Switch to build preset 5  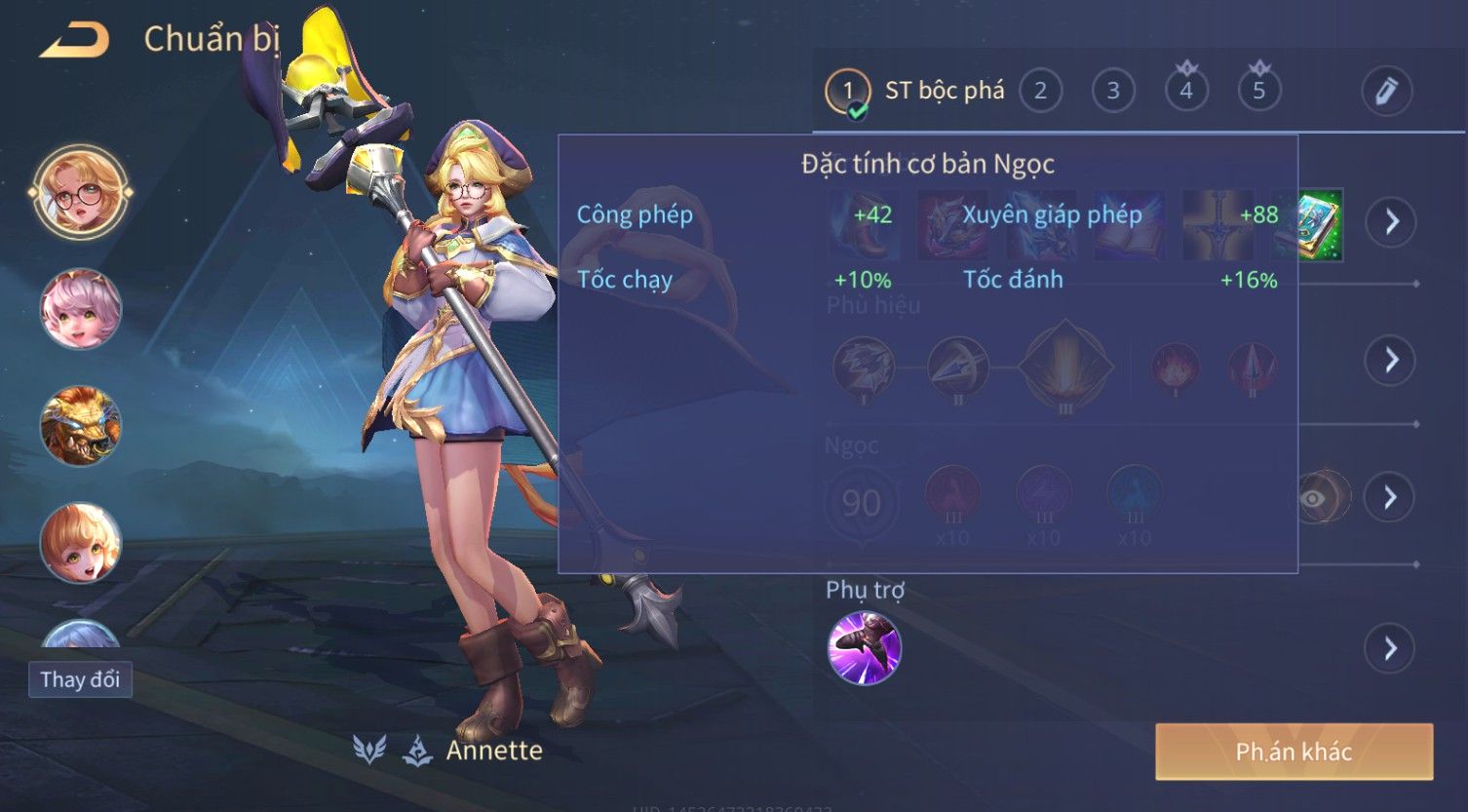coord(1258,91)
